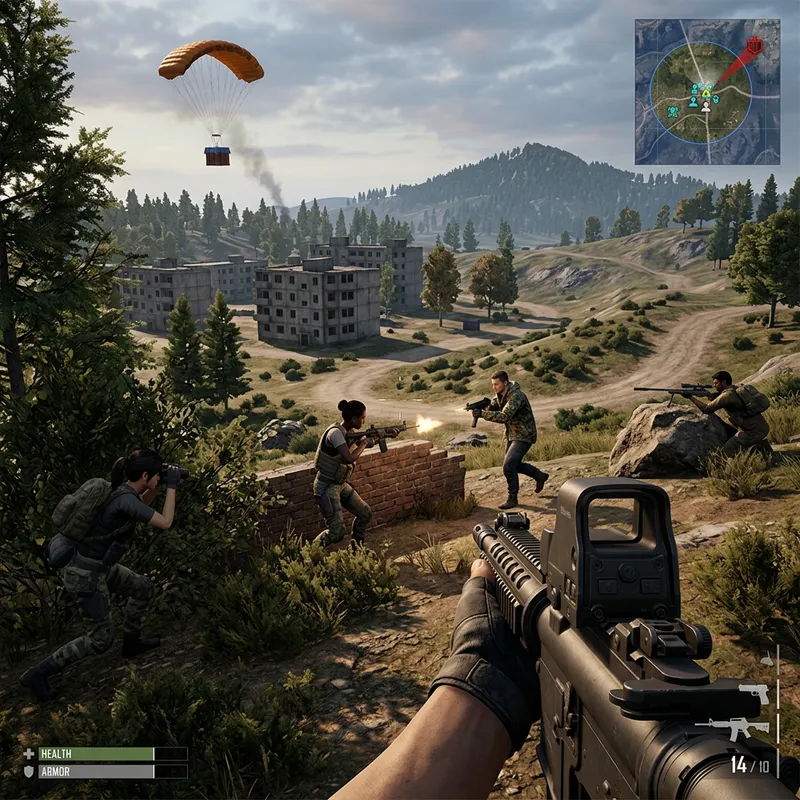Open the minimap in the corner
Screen dimensions: 800x800
(707, 91)
